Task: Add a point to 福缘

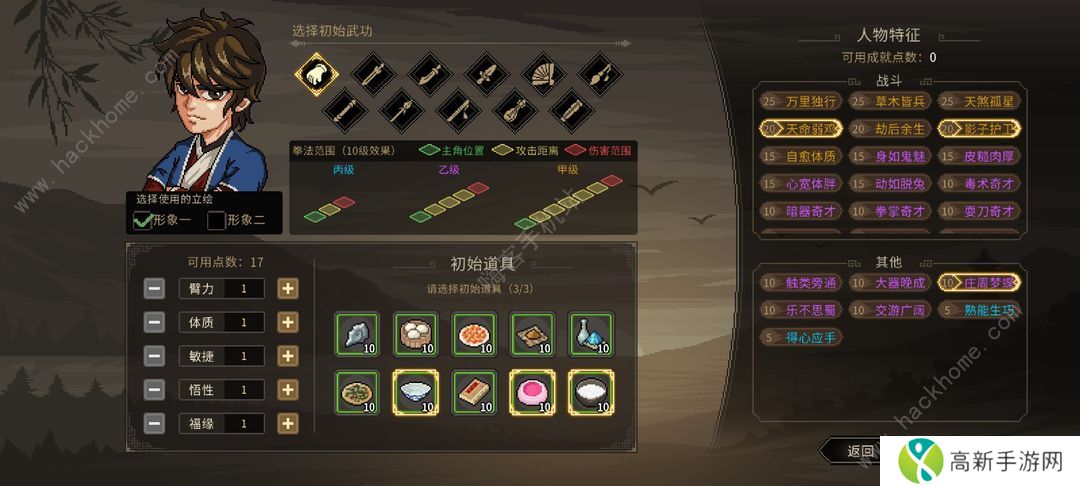Action: point(287,423)
